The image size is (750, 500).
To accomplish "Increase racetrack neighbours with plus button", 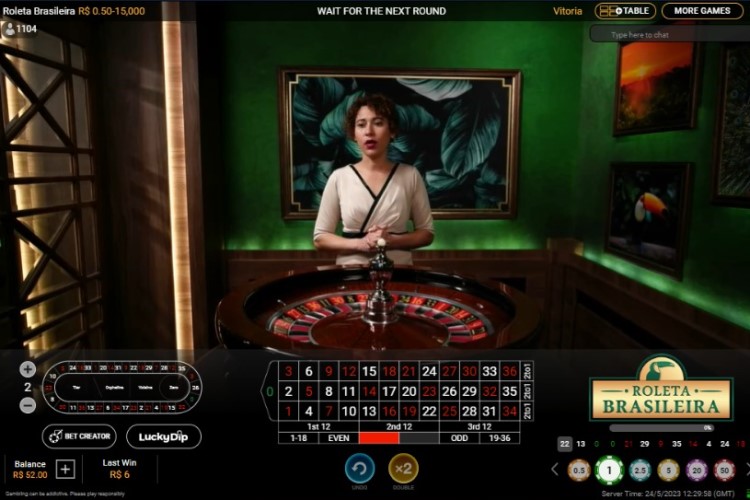I will (x=28, y=369).
